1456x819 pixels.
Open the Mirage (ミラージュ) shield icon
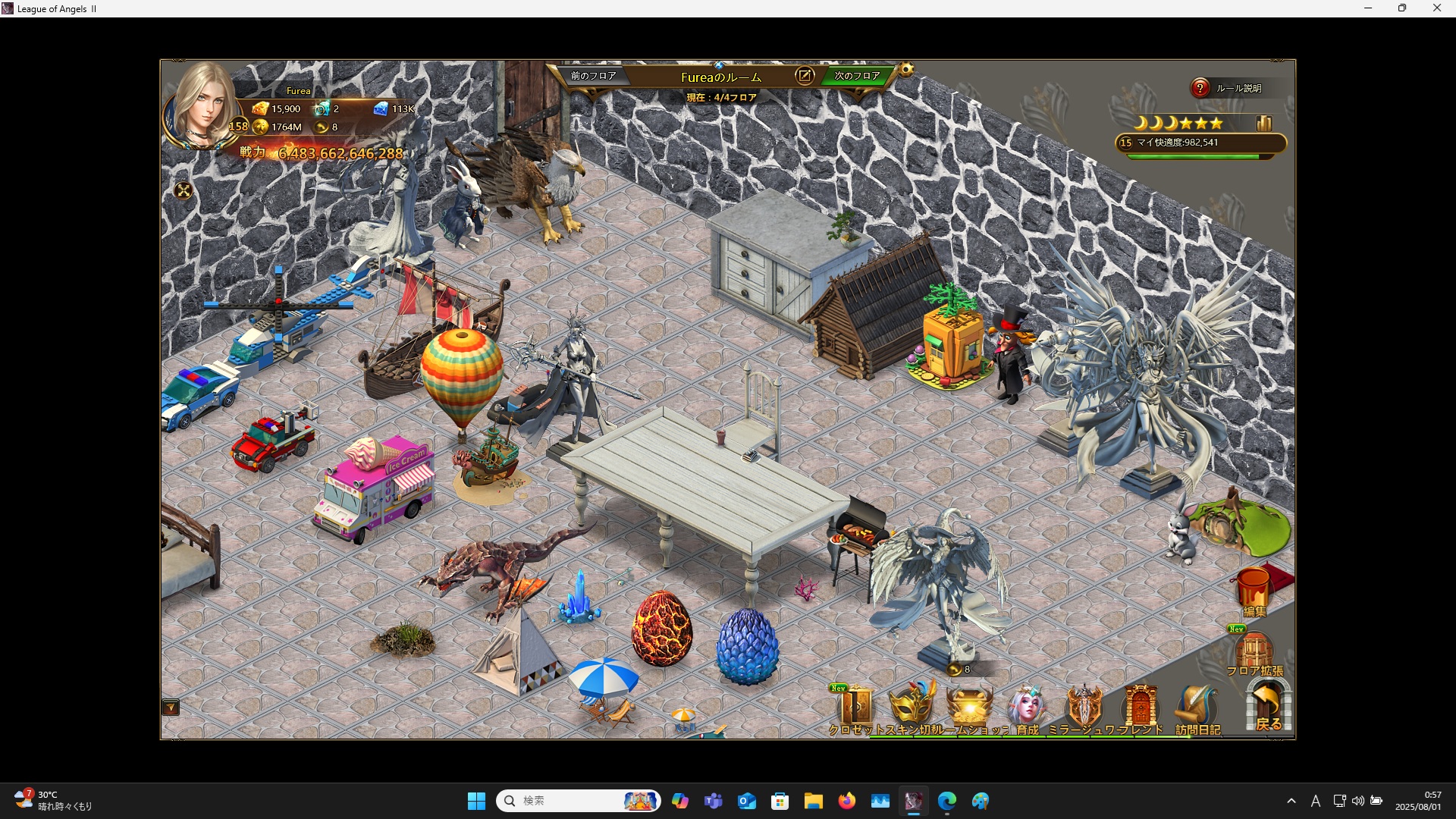point(1084,708)
